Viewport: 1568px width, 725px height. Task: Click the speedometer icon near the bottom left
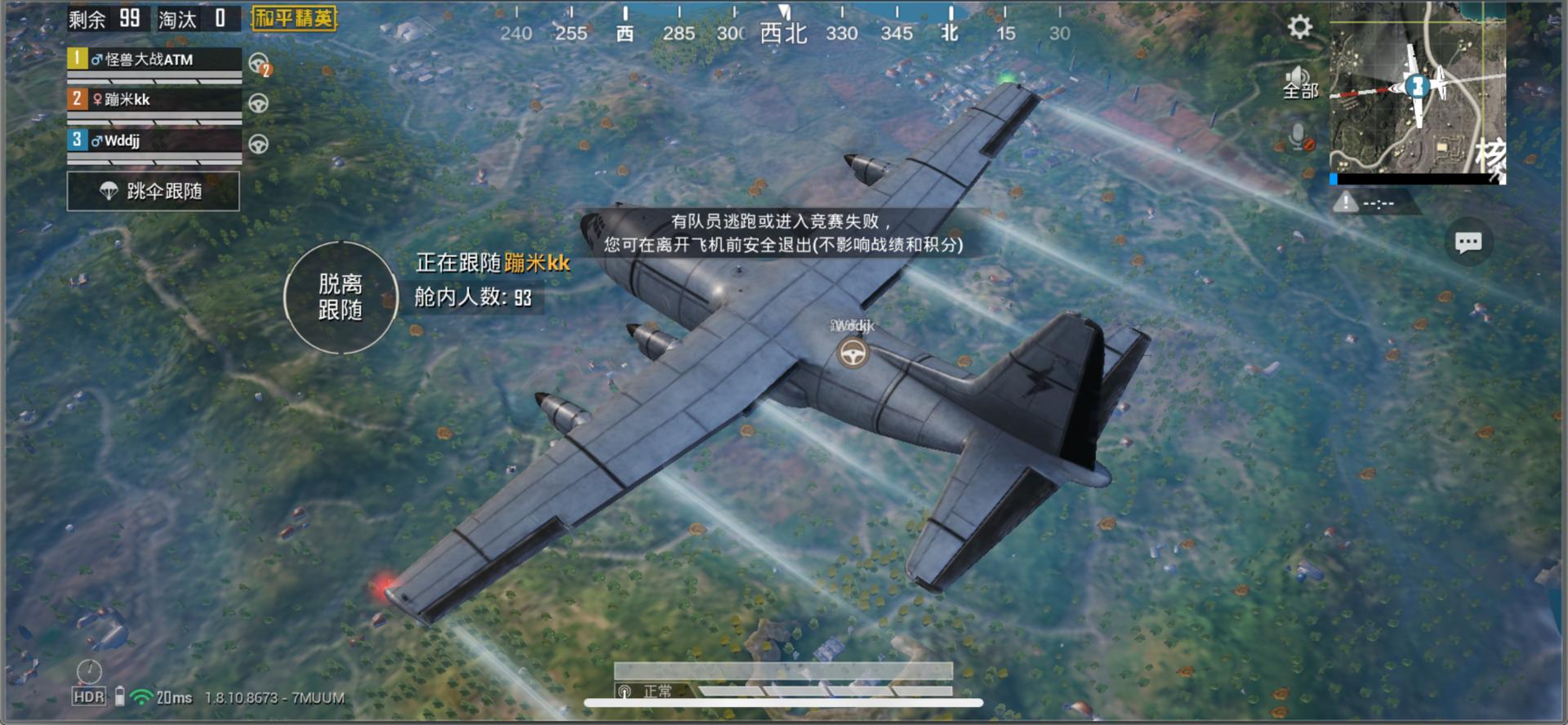[x=88, y=669]
